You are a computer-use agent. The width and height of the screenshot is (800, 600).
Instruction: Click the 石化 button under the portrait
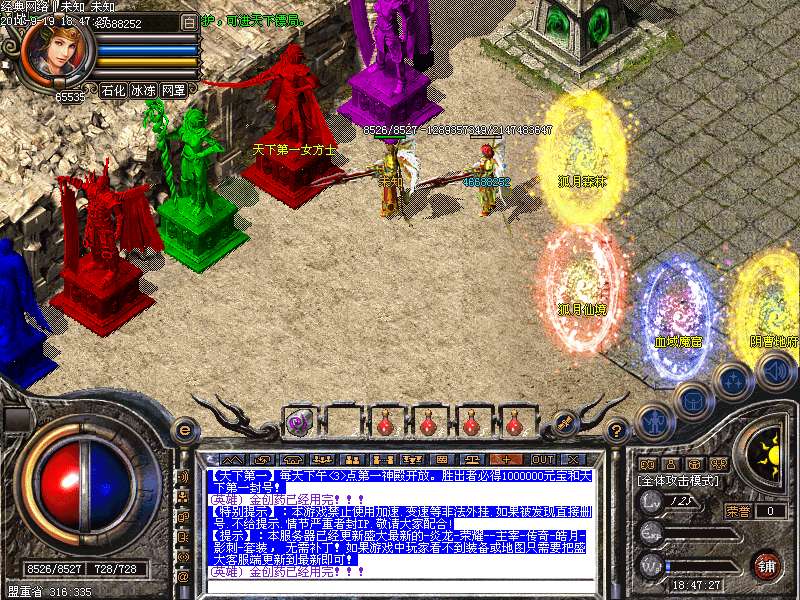click(x=113, y=90)
